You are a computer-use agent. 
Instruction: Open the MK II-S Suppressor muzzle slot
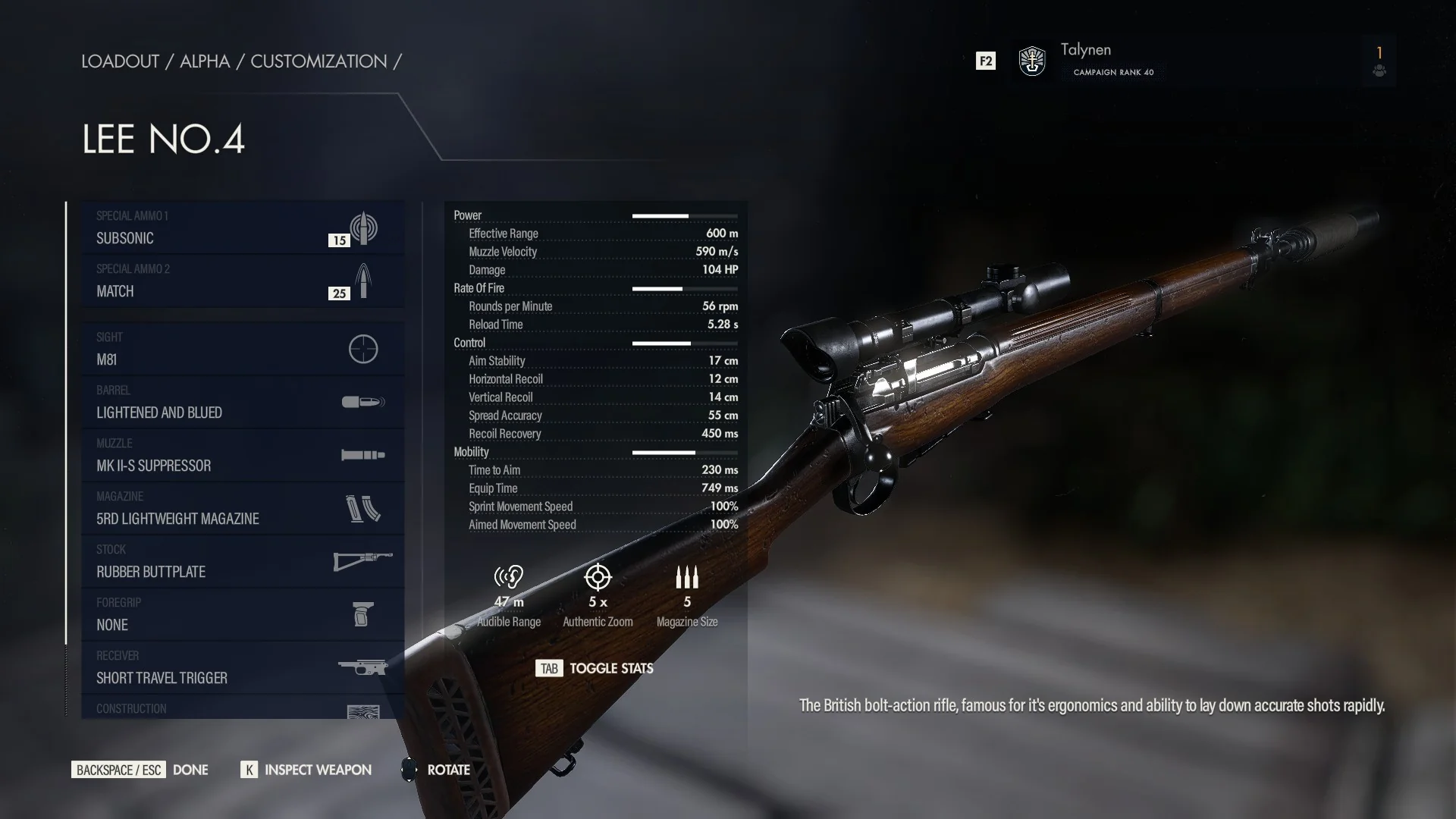coord(242,456)
